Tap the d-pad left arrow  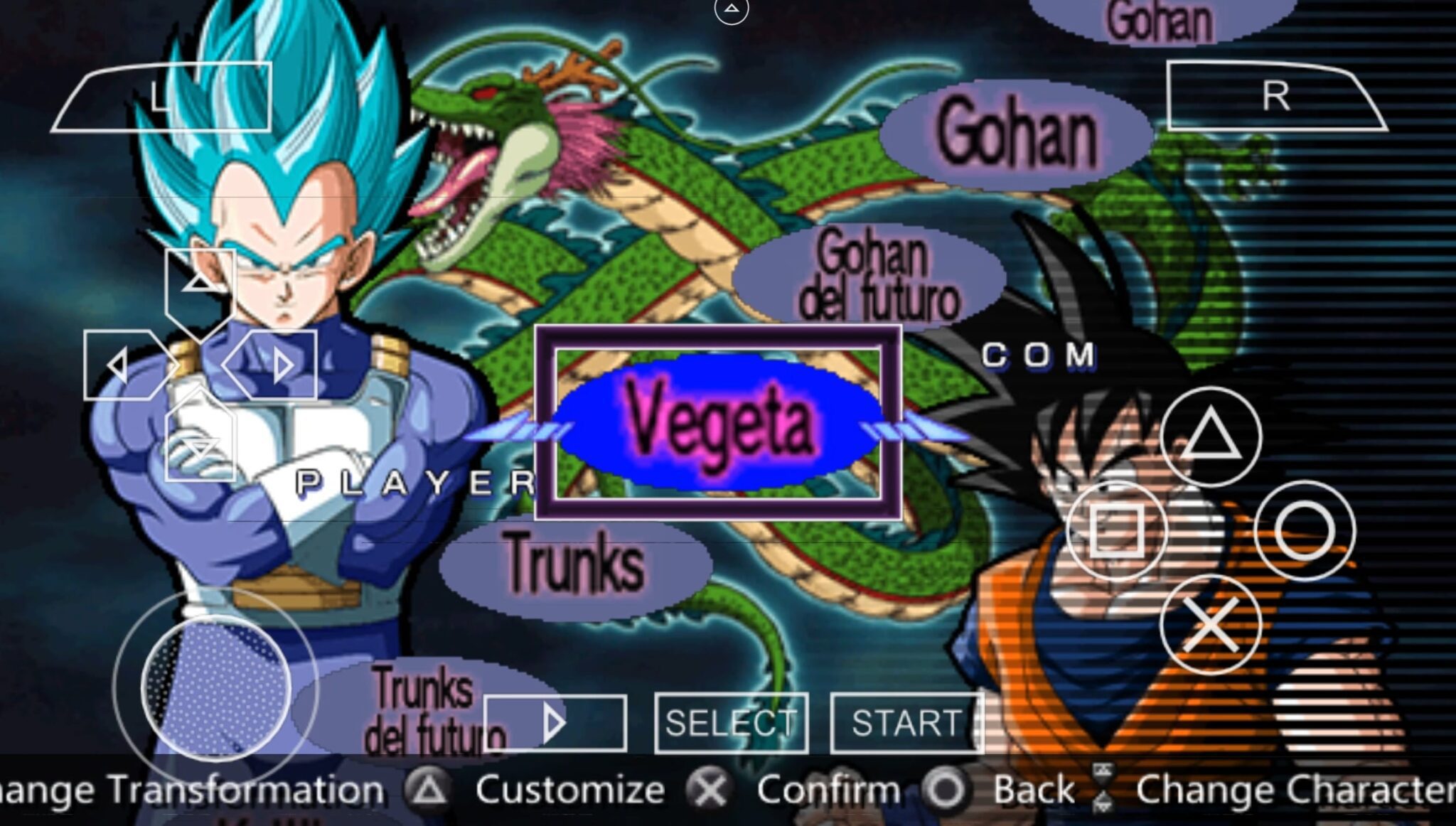point(119,365)
